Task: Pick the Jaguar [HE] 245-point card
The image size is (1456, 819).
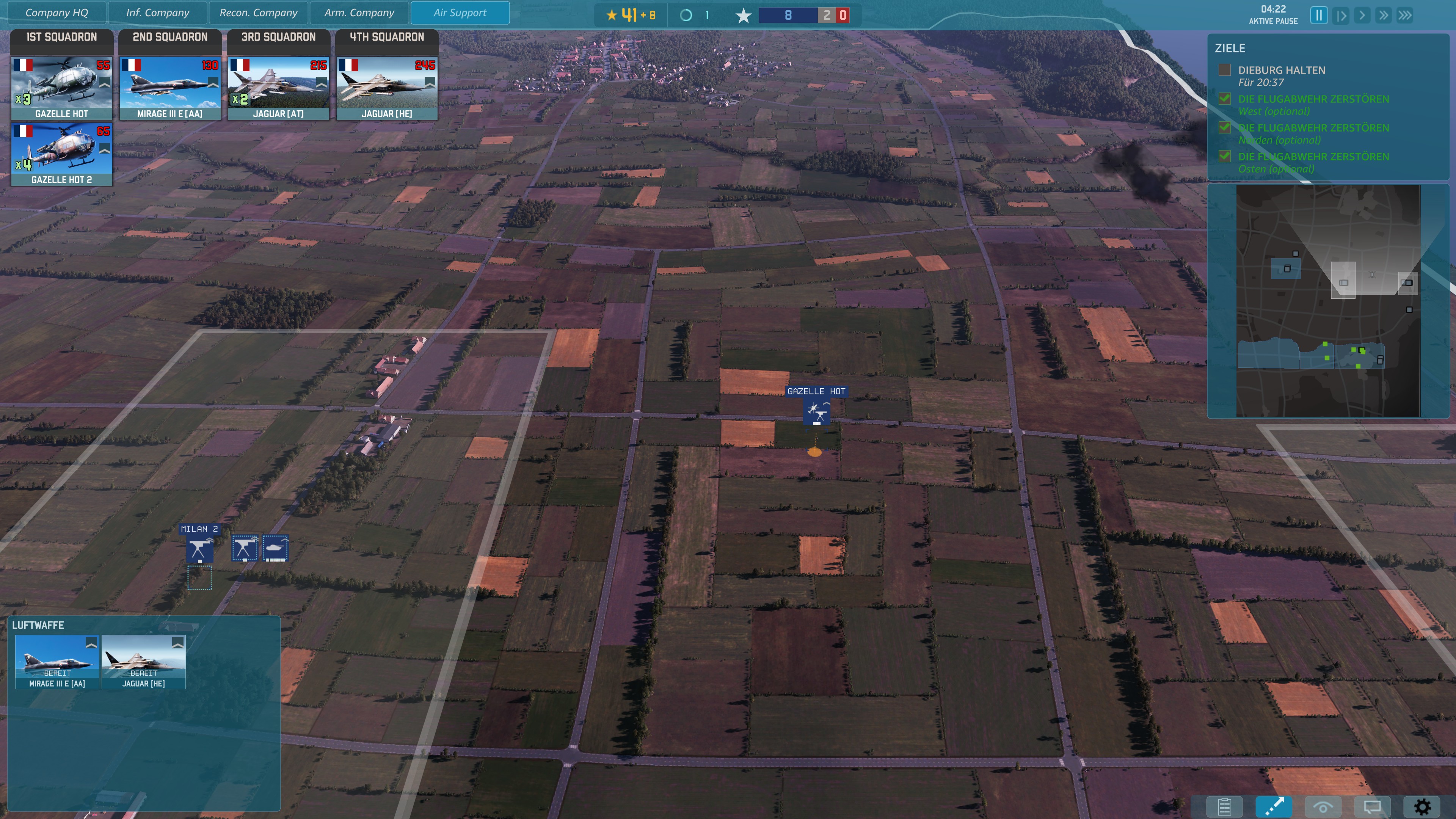Action: point(387,88)
